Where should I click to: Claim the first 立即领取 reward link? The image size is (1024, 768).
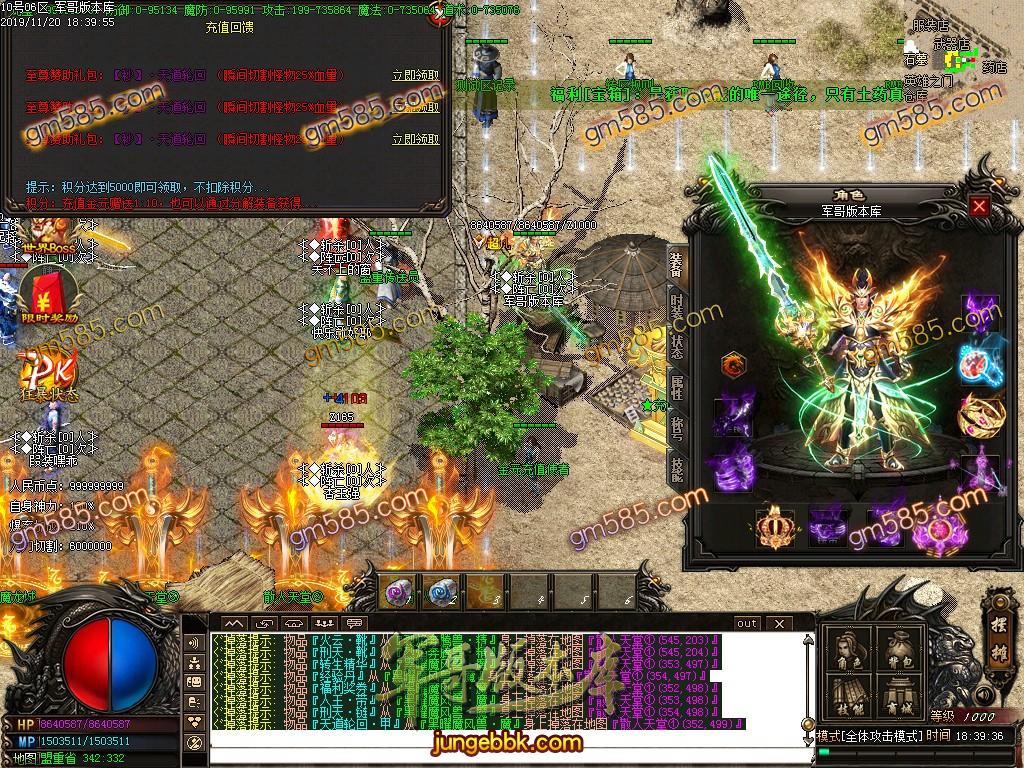point(415,76)
